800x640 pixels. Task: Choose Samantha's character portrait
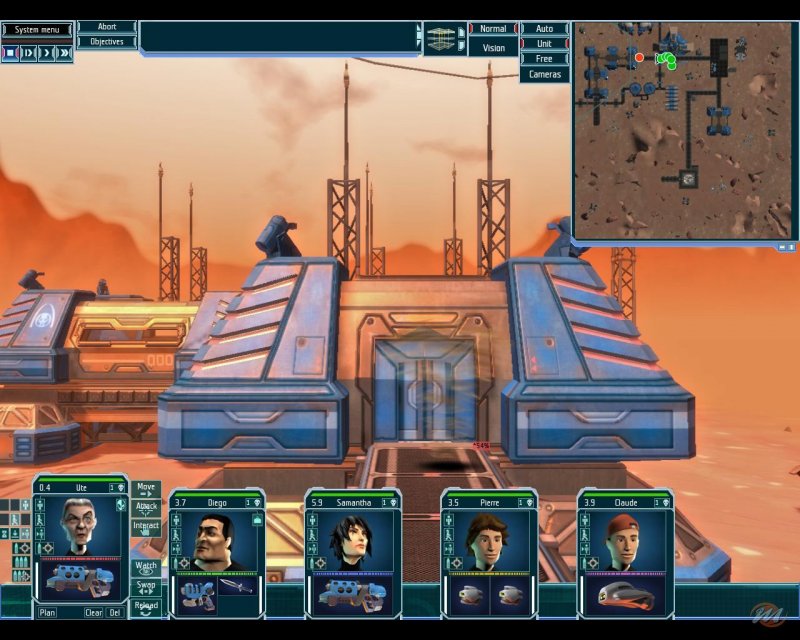(x=352, y=541)
